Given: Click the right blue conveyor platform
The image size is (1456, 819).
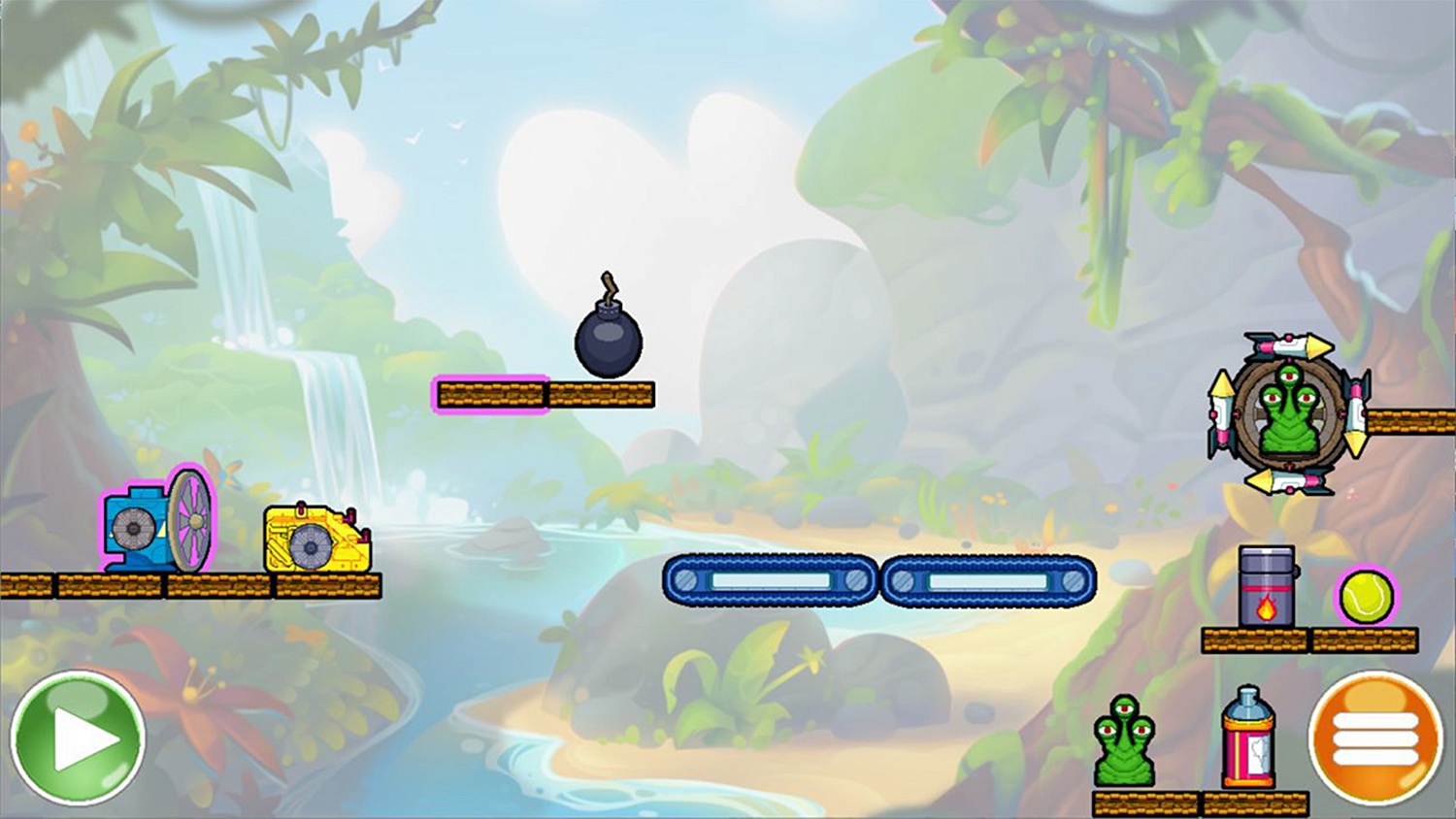Looking at the screenshot, I should pyautogui.click(x=988, y=581).
